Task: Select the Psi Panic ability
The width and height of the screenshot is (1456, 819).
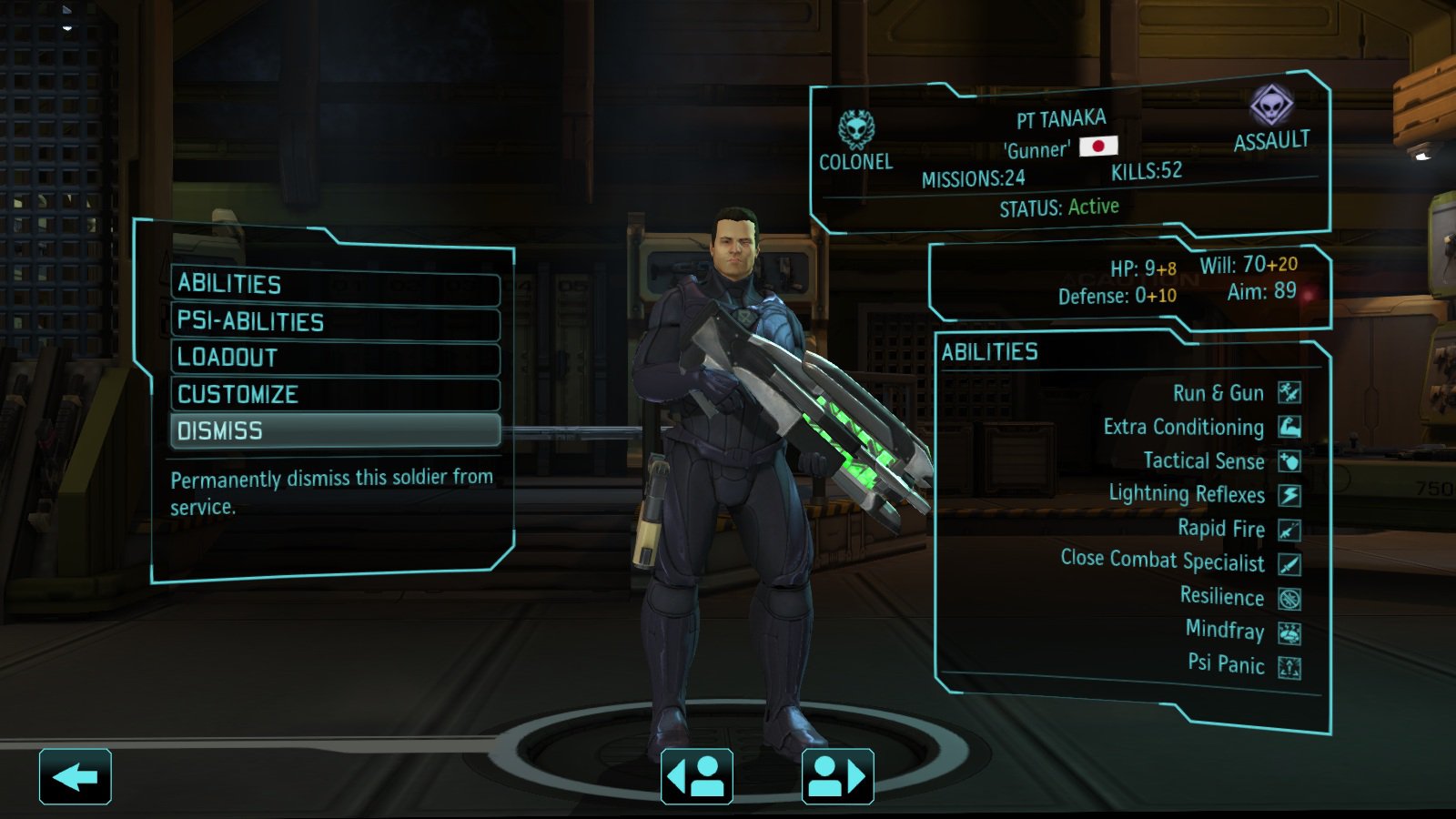Action: click(x=1226, y=664)
